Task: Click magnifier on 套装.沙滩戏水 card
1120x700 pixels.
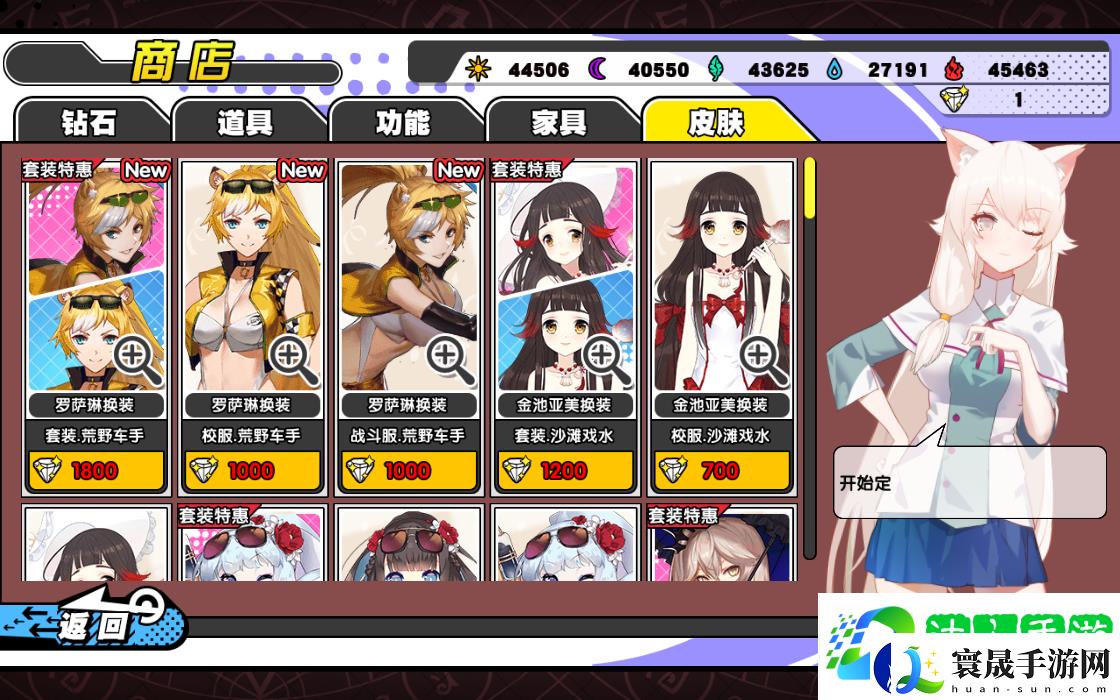Action: (606, 359)
